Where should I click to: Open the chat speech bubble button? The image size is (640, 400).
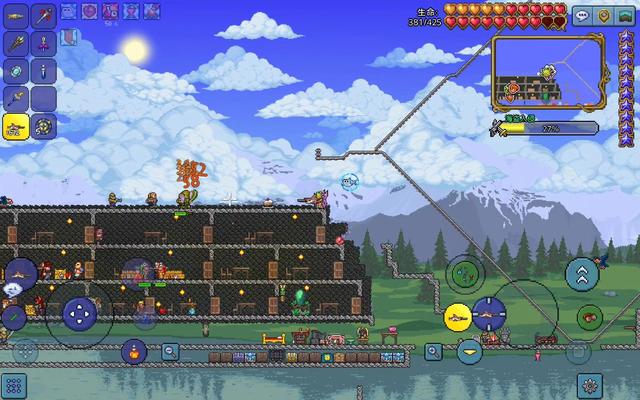pos(582,16)
